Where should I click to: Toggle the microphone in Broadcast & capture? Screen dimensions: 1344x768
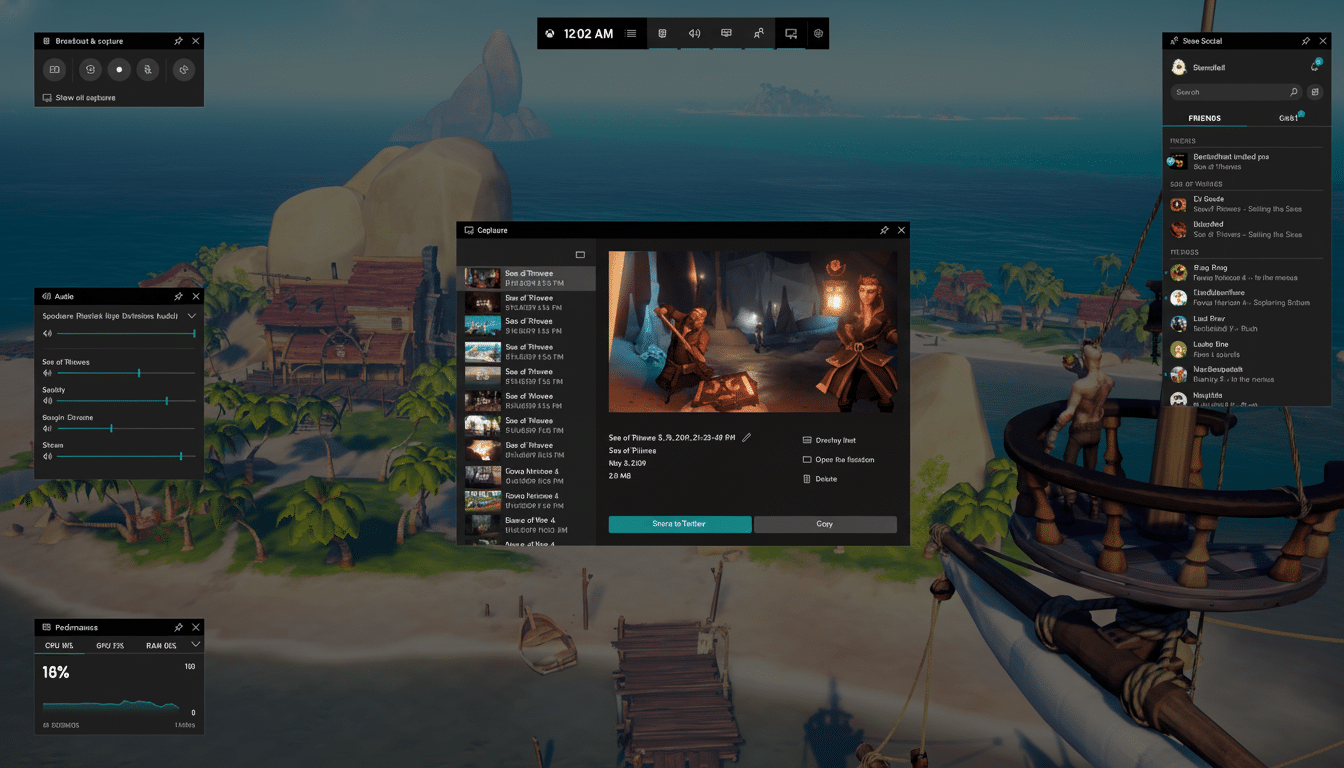point(146,70)
